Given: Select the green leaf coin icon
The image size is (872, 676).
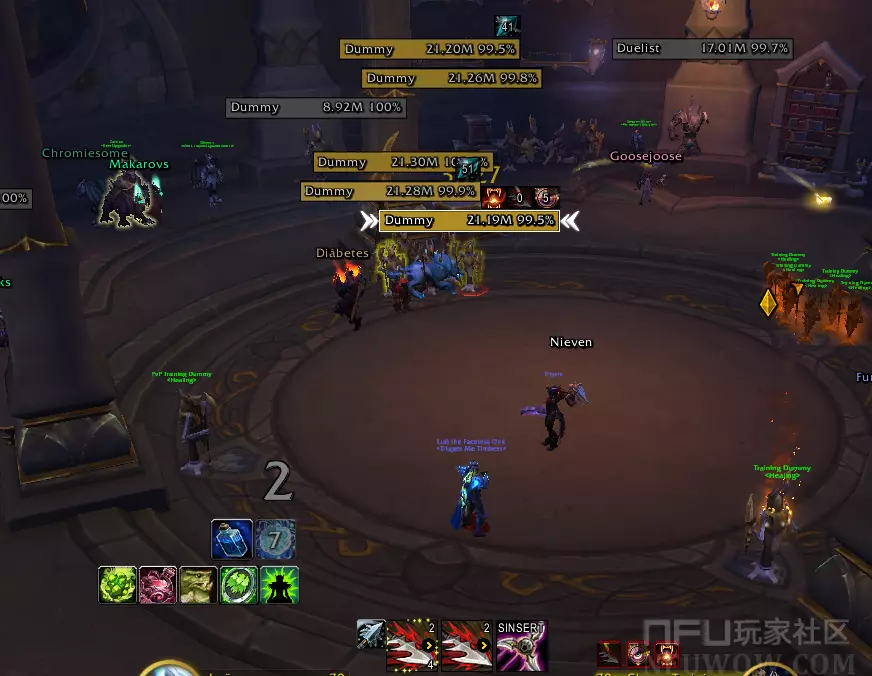Looking at the screenshot, I should (x=239, y=585).
